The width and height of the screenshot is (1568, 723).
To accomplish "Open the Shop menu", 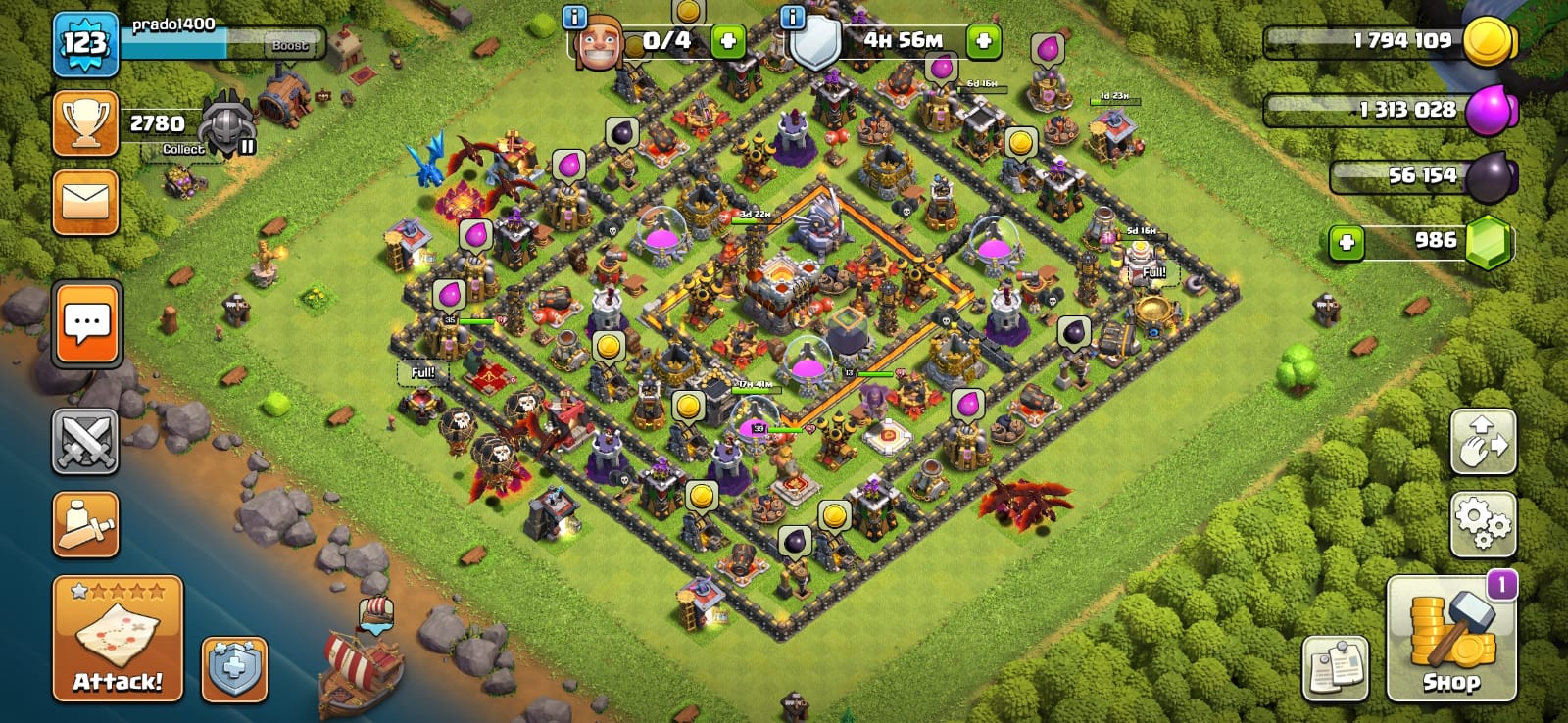I will (x=1451, y=639).
